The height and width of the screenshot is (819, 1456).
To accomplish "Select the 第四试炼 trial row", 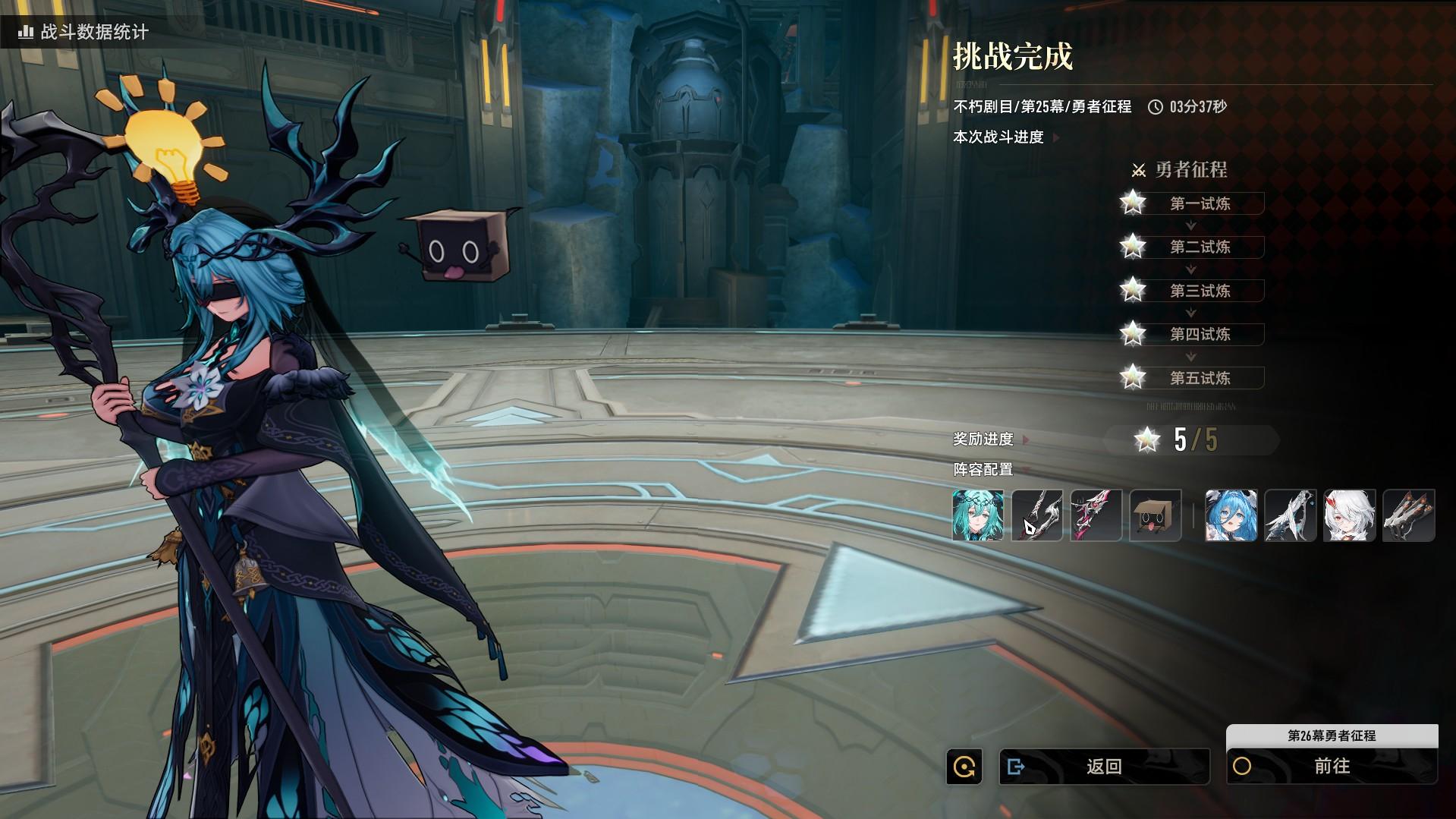I will pyautogui.click(x=1200, y=334).
